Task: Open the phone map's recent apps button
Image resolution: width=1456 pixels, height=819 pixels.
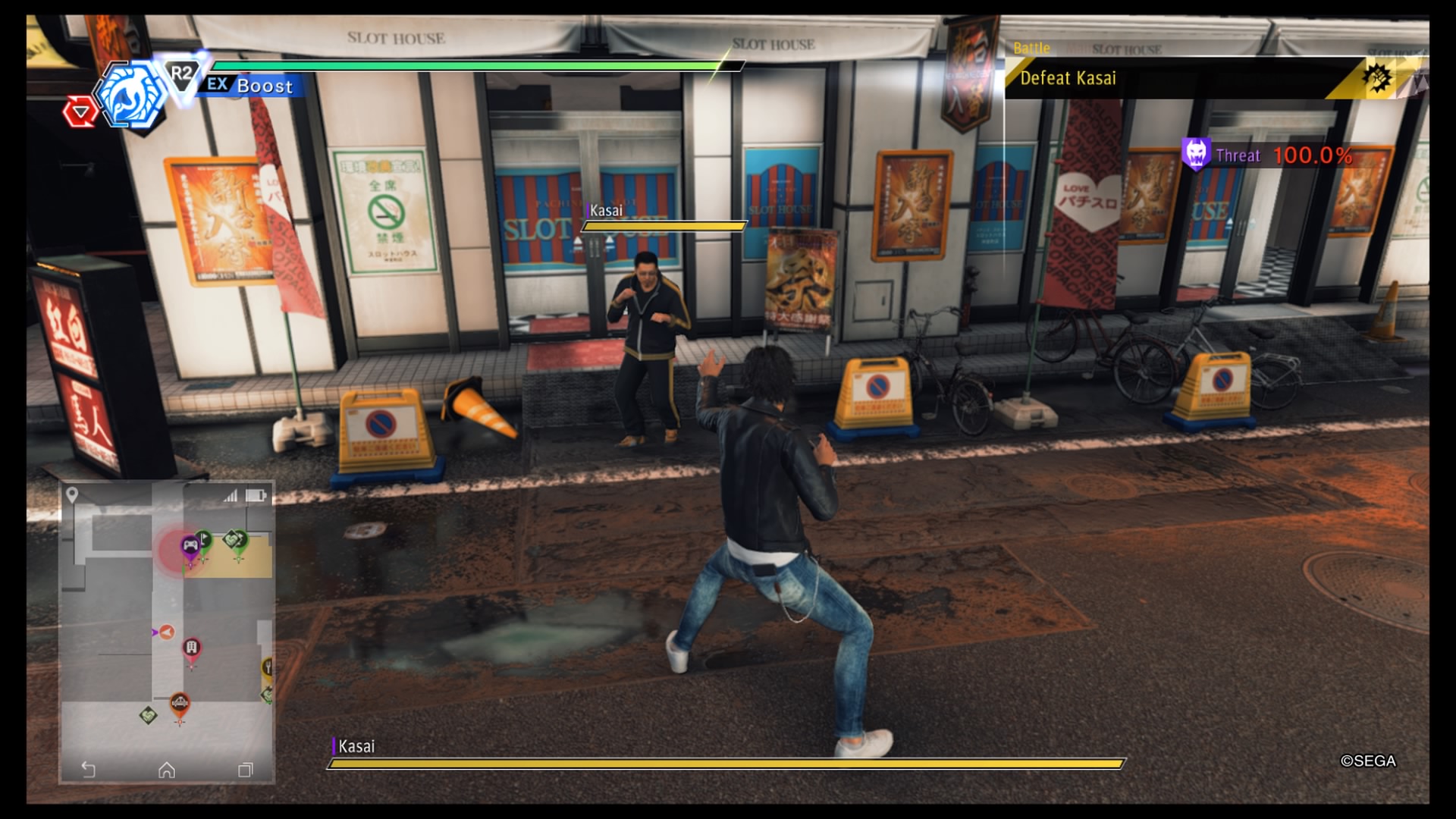Action: 245,770
